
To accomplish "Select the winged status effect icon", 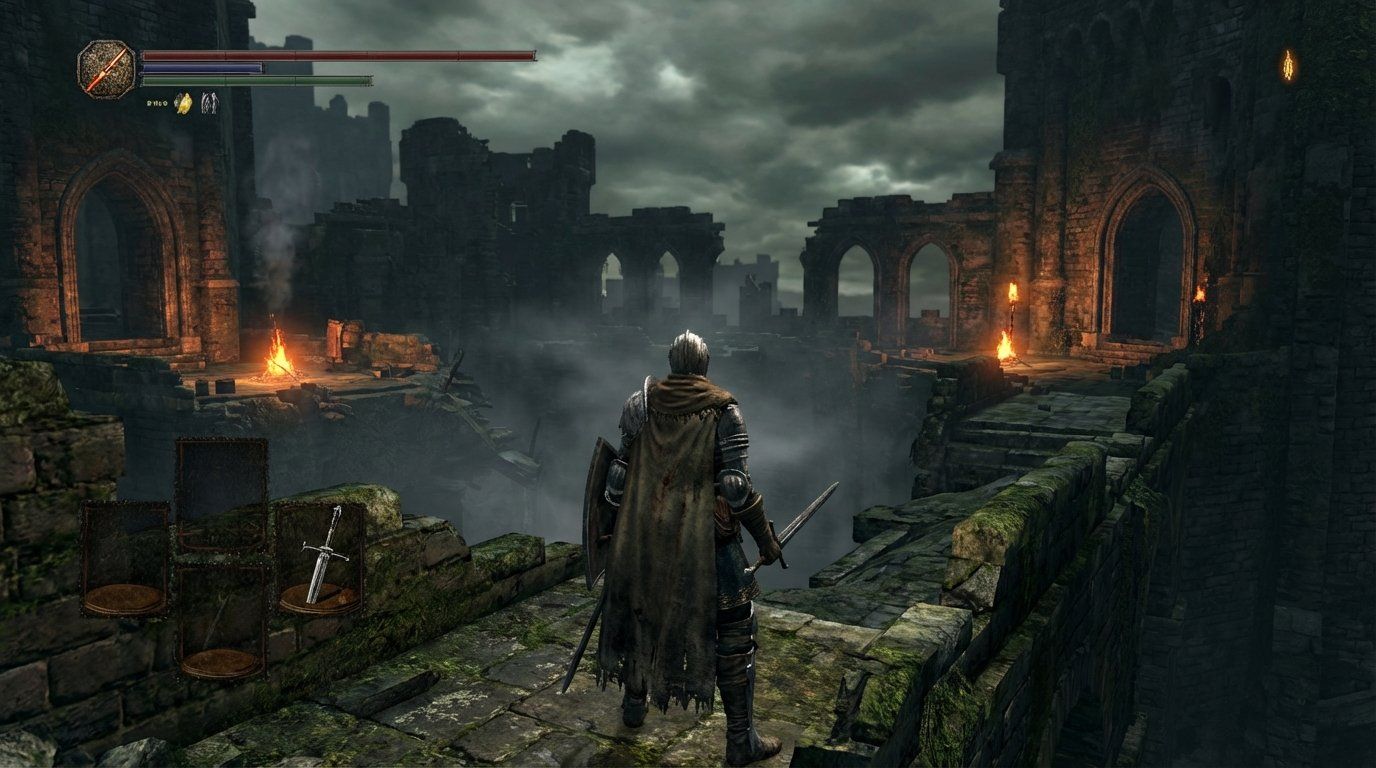I will (210, 103).
